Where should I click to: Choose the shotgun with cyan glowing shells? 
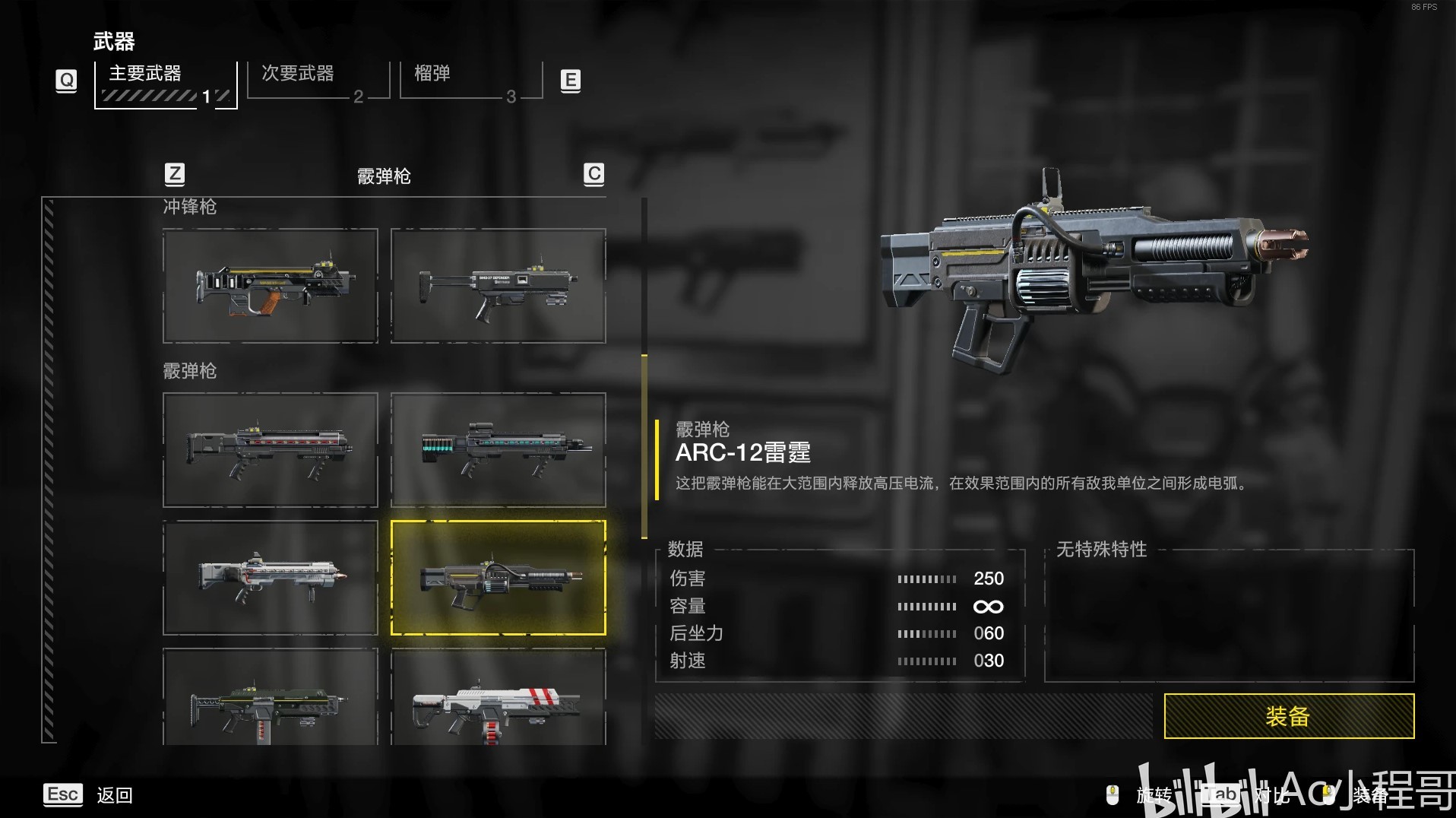pos(498,450)
